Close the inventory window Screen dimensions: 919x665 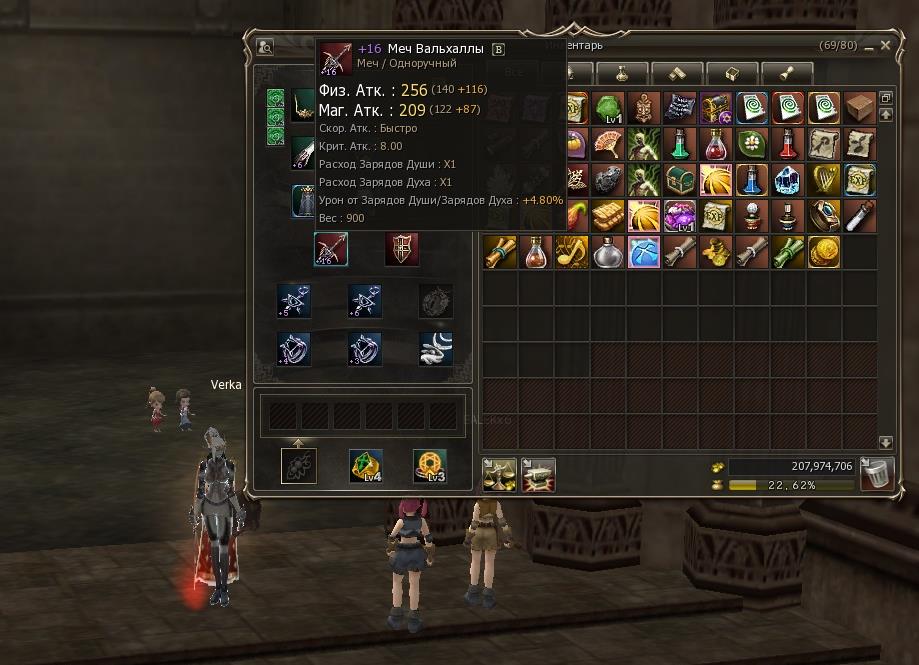point(885,46)
